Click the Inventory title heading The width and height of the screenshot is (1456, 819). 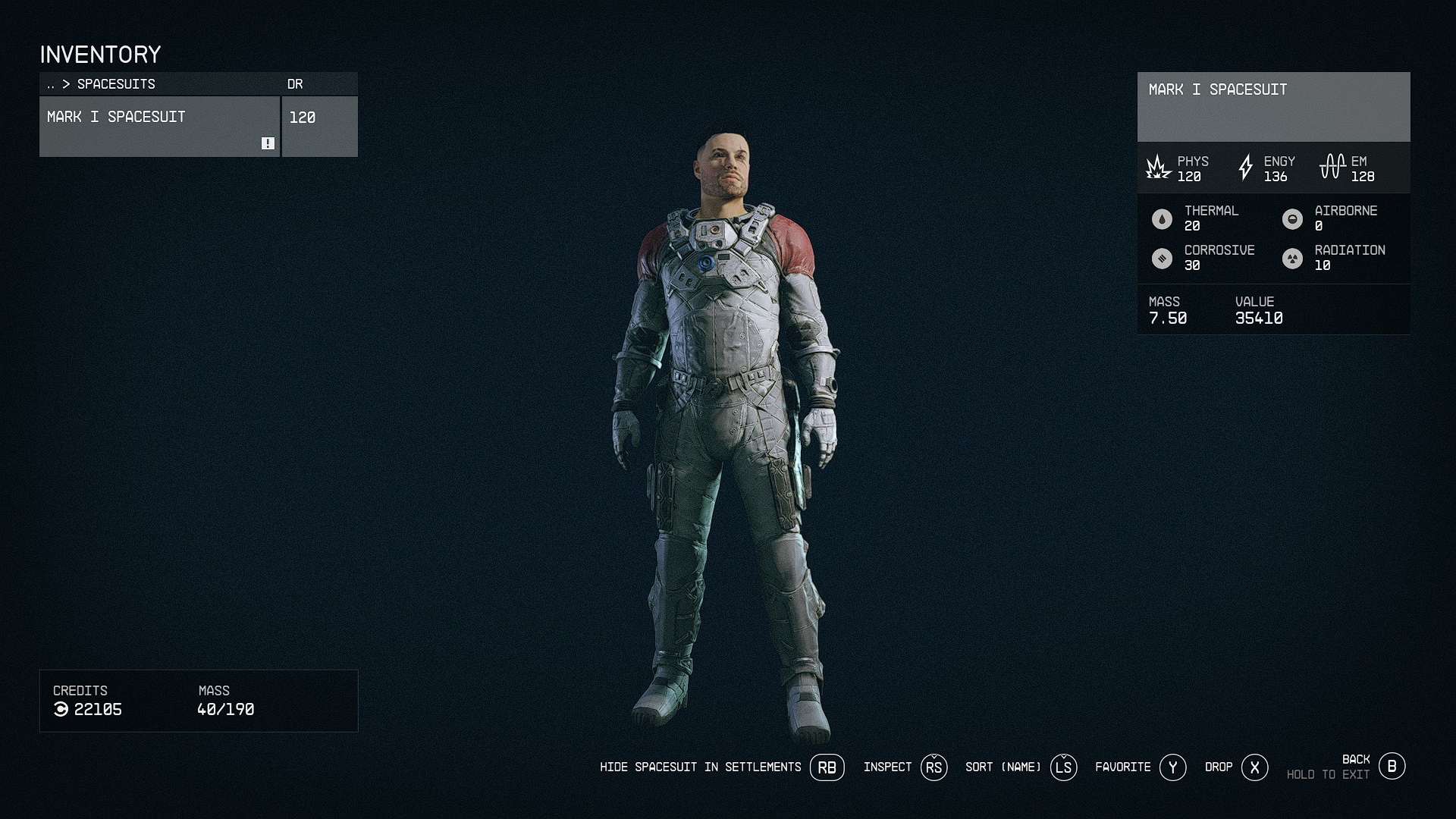click(101, 54)
